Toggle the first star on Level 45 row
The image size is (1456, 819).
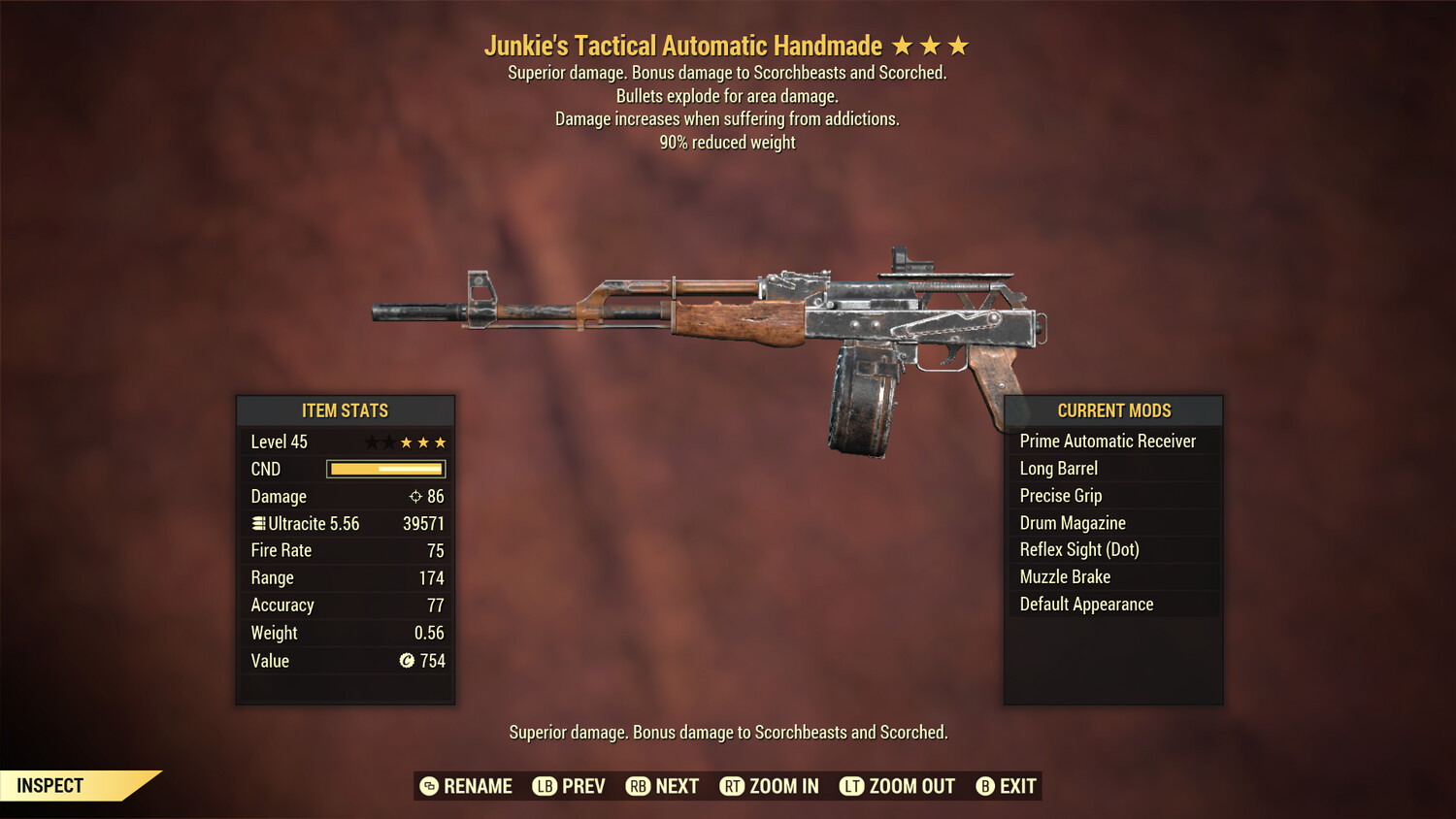pos(370,442)
